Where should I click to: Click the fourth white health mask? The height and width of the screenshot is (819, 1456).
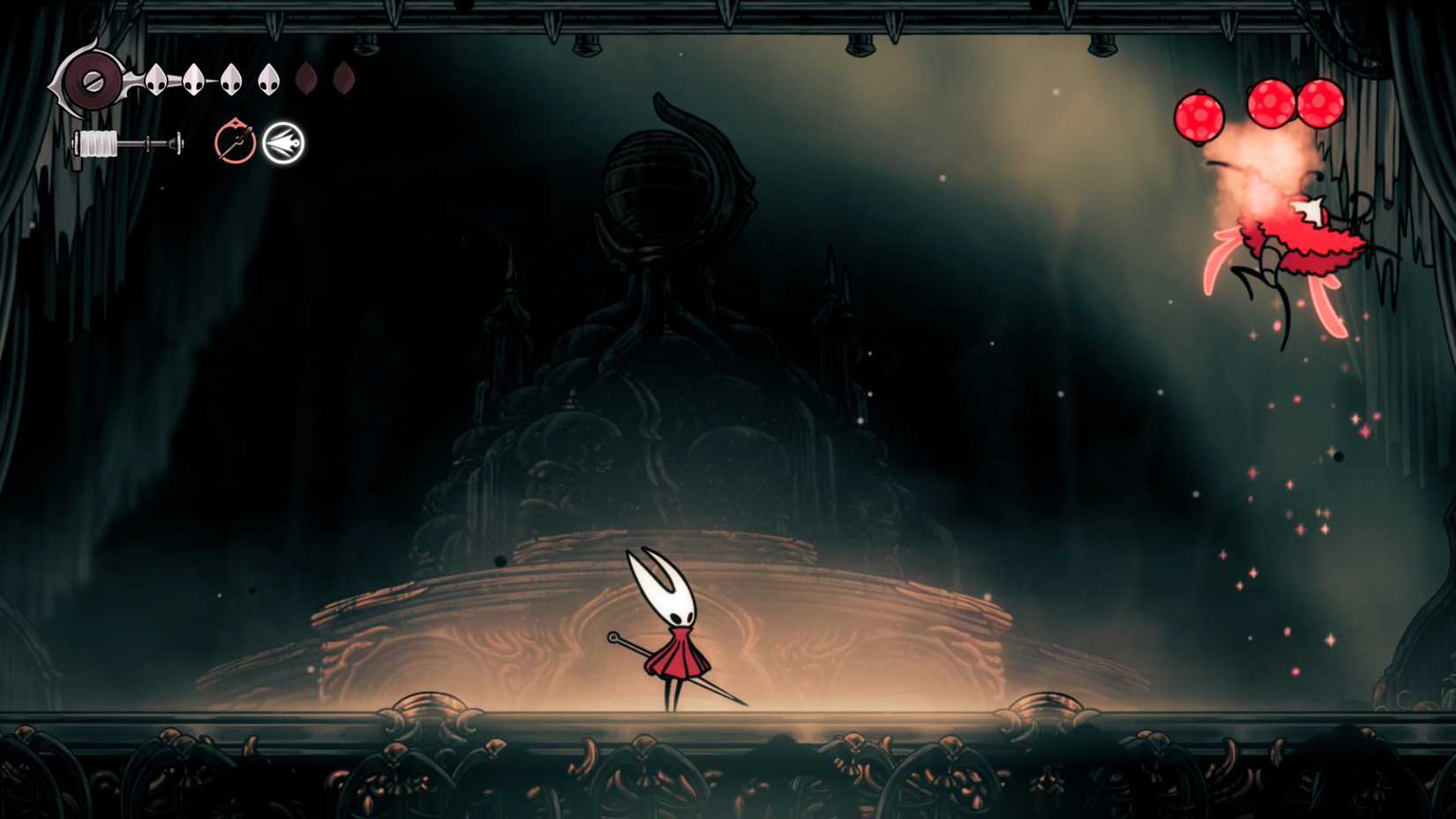(x=268, y=79)
